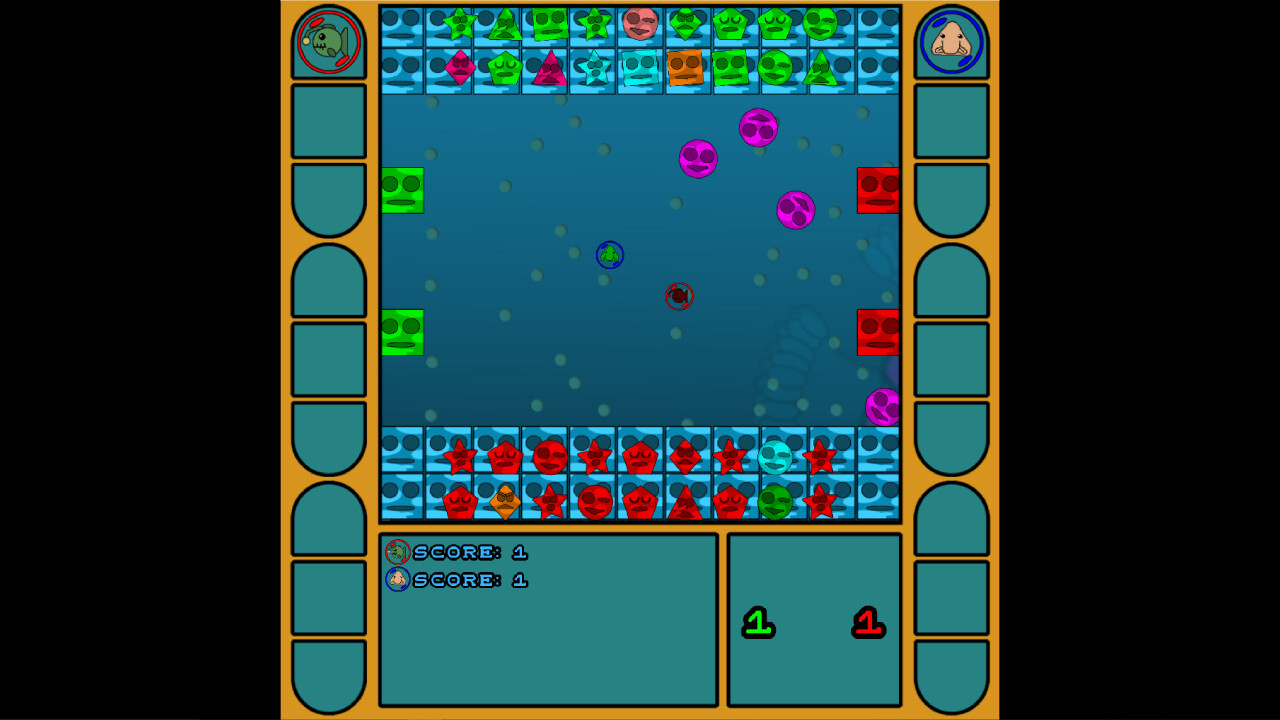
Task: Click the magenta triangle tile
Action: coord(551,68)
